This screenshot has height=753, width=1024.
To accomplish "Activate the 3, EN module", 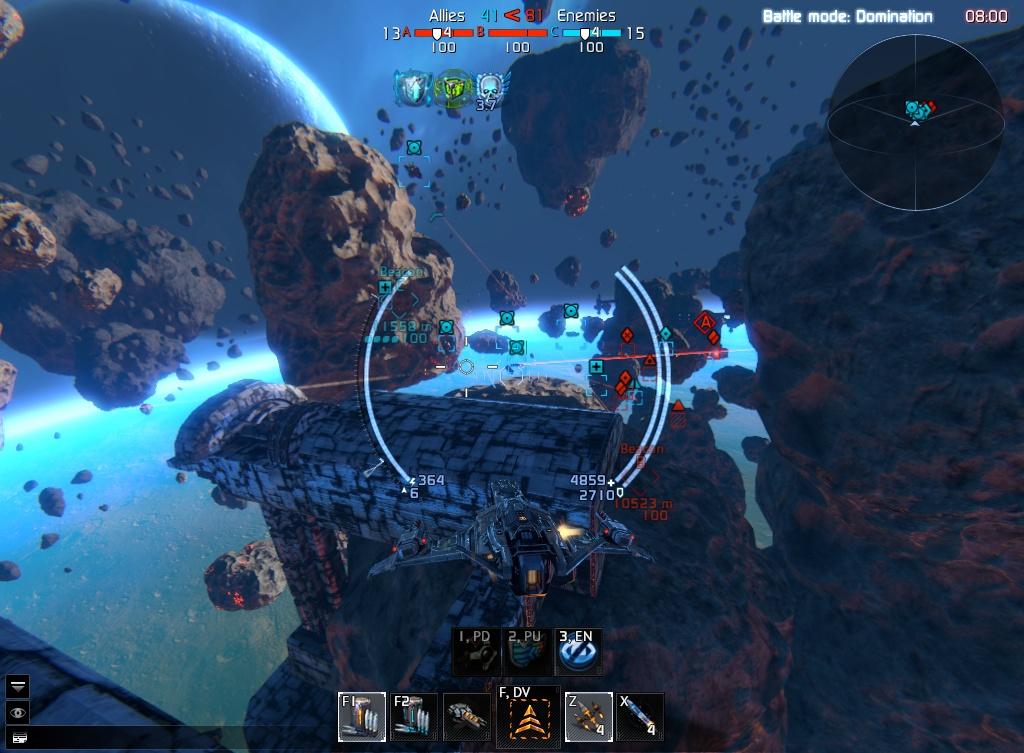I will click(x=578, y=652).
